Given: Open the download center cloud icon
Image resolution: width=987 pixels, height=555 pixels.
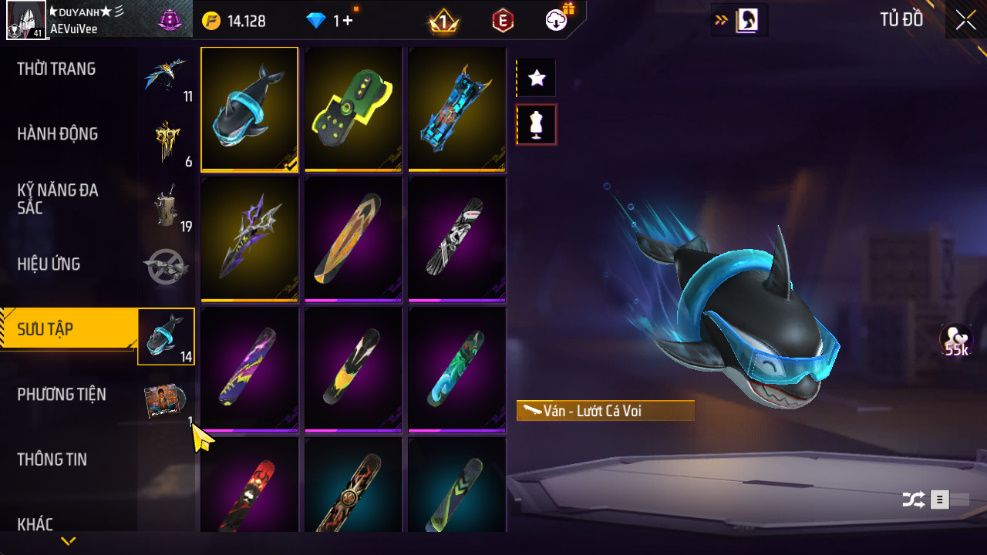Looking at the screenshot, I should click(x=557, y=20).
